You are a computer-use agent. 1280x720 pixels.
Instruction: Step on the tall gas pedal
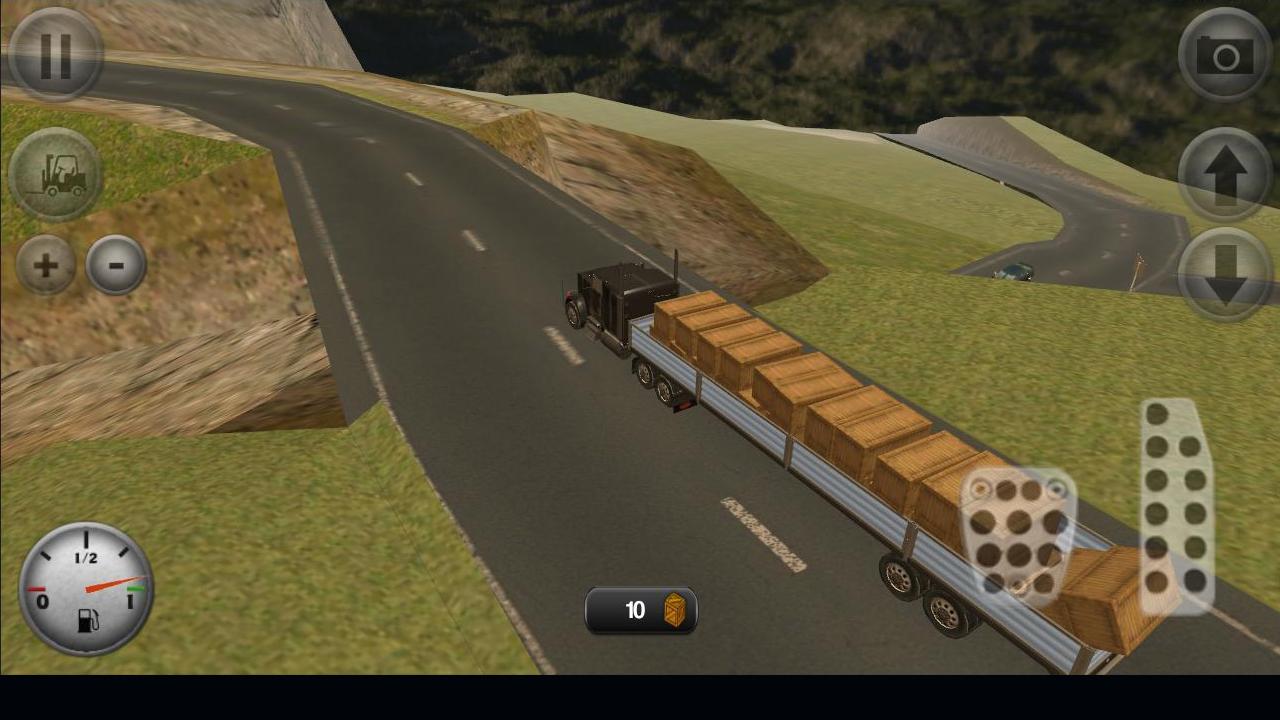[1177, 505]
